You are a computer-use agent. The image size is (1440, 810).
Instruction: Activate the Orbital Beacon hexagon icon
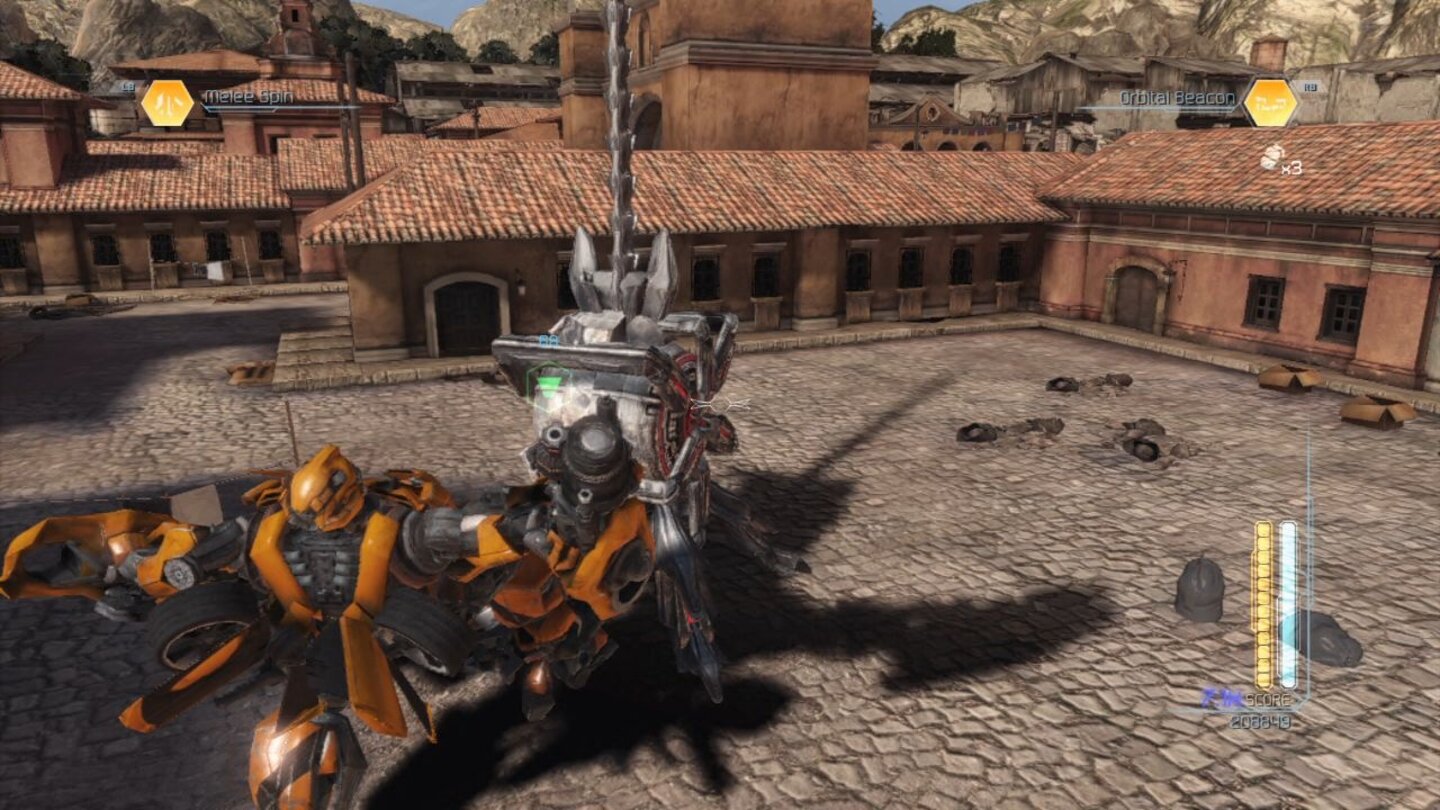tap(1268, 101)
